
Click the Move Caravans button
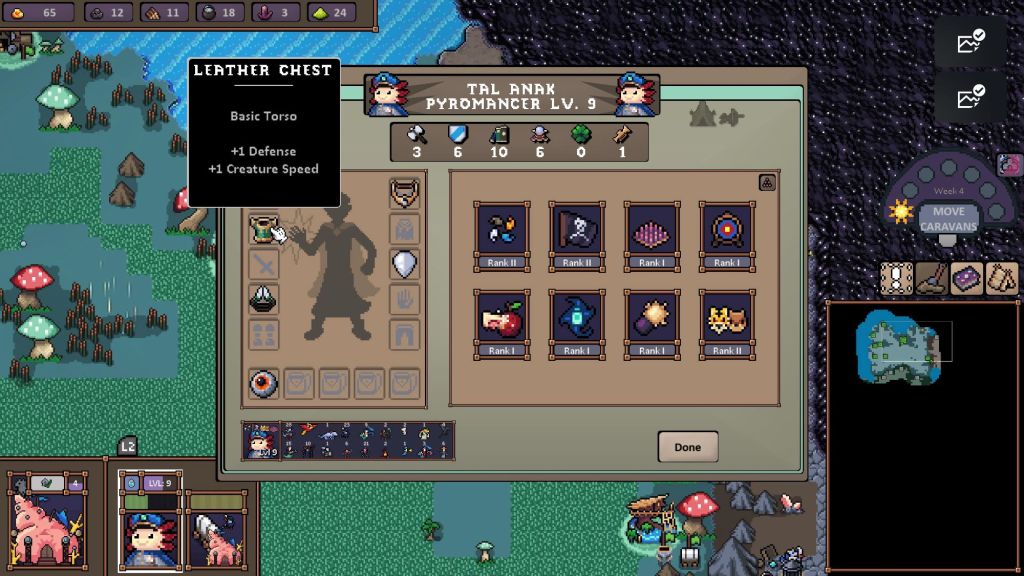(x=942, y=218)
